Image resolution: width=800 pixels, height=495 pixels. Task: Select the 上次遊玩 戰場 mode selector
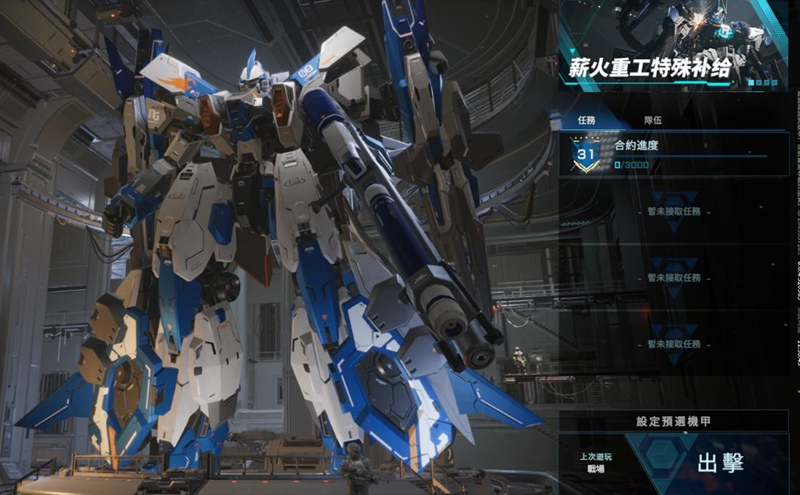coord(594,463)
